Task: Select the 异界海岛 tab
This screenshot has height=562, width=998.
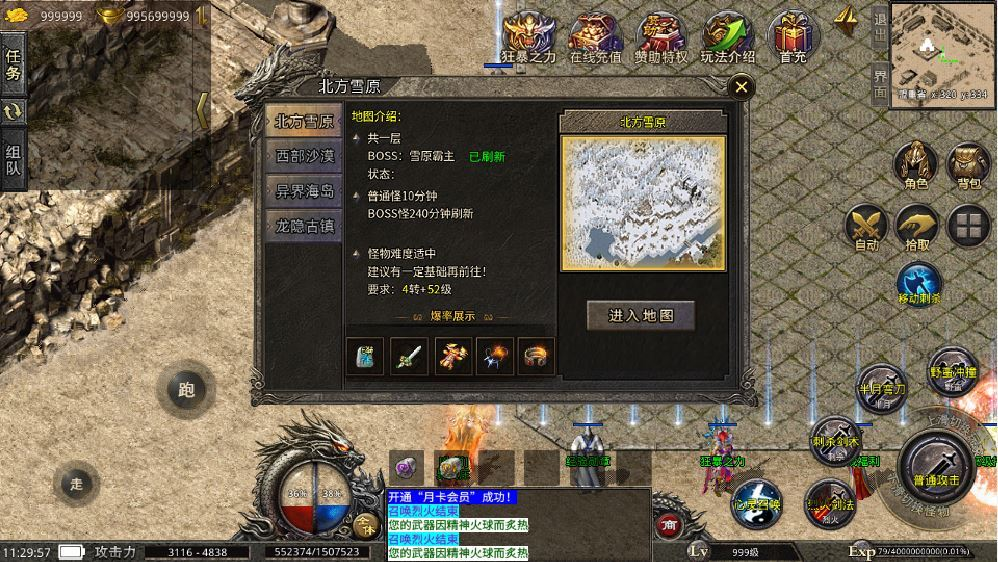Action: click(x=305, y=191)
